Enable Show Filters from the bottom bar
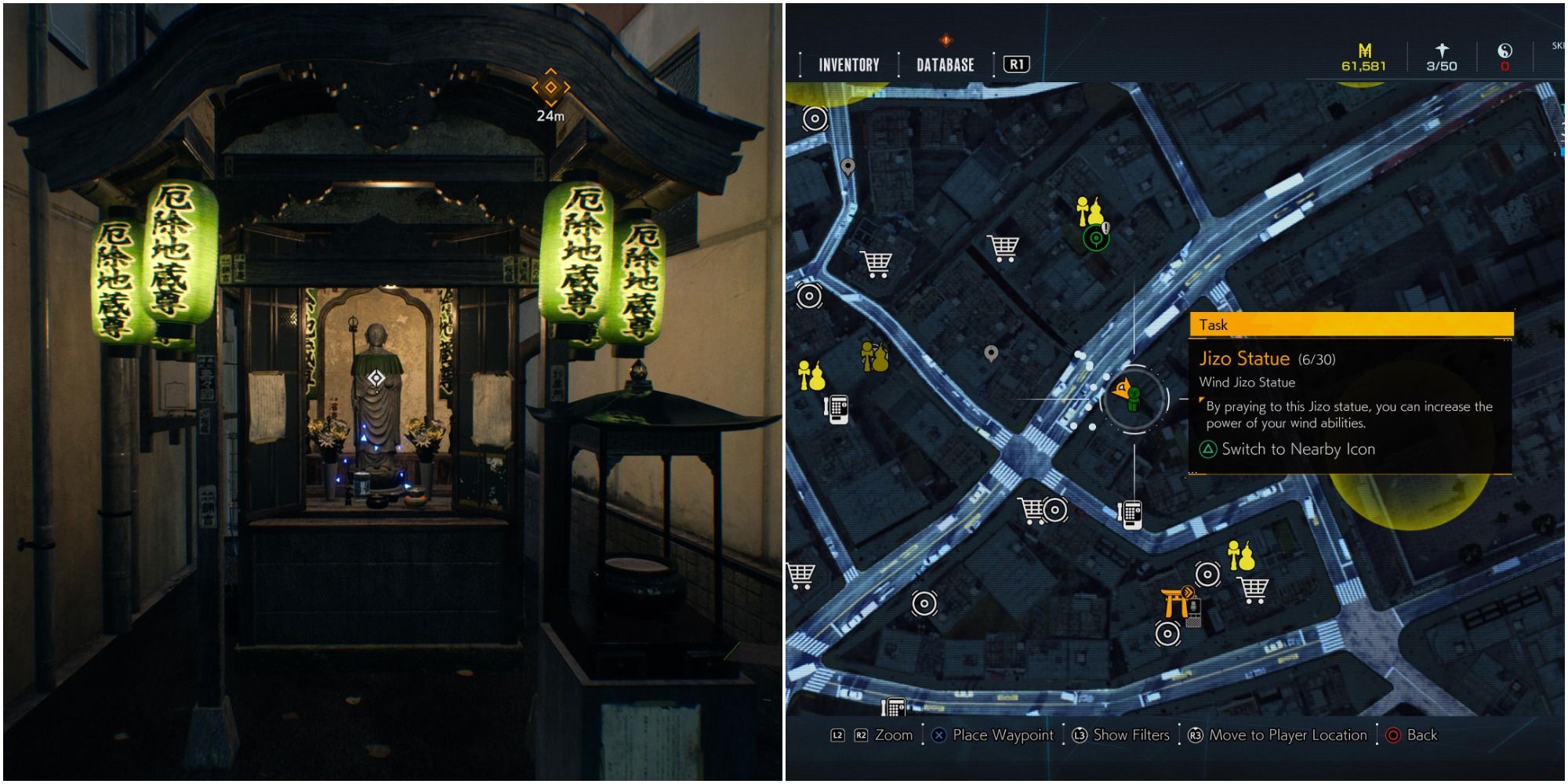The height and width of the screenshot is (784, 1568). point(1131,735)
